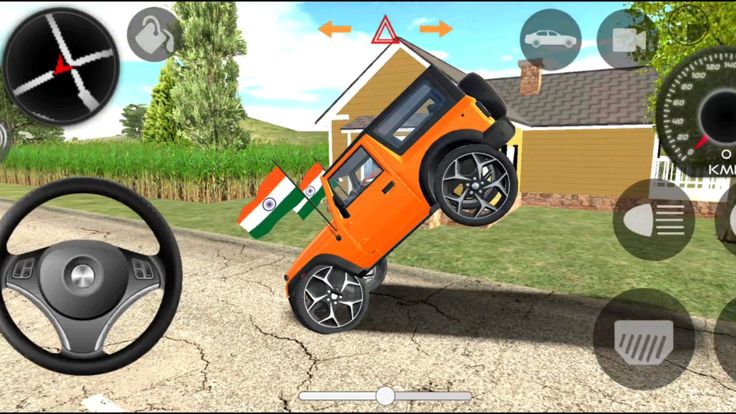This screenshot has height=414, width=736.
Task: Click the round slider handle at bottom
Action: click(x=384, y=395)
